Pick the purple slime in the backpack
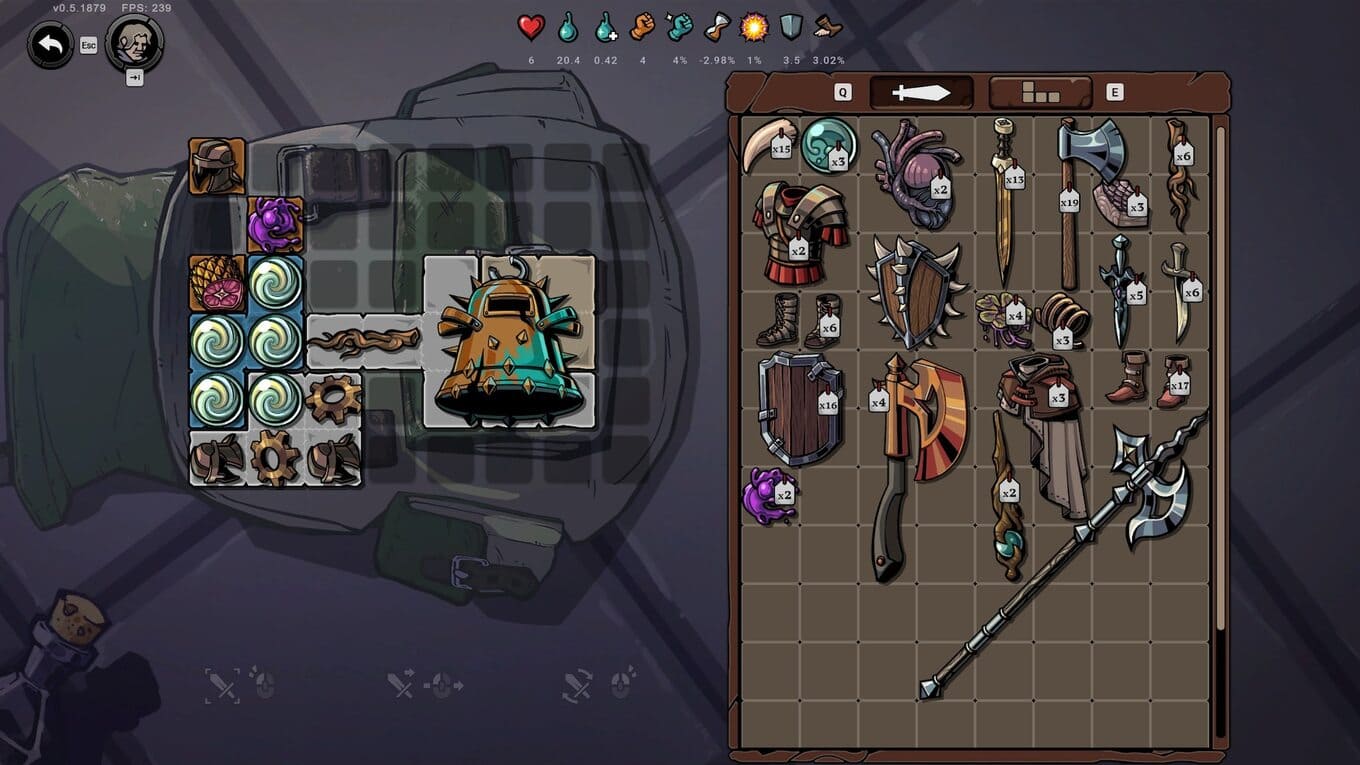 pos(275,224)
